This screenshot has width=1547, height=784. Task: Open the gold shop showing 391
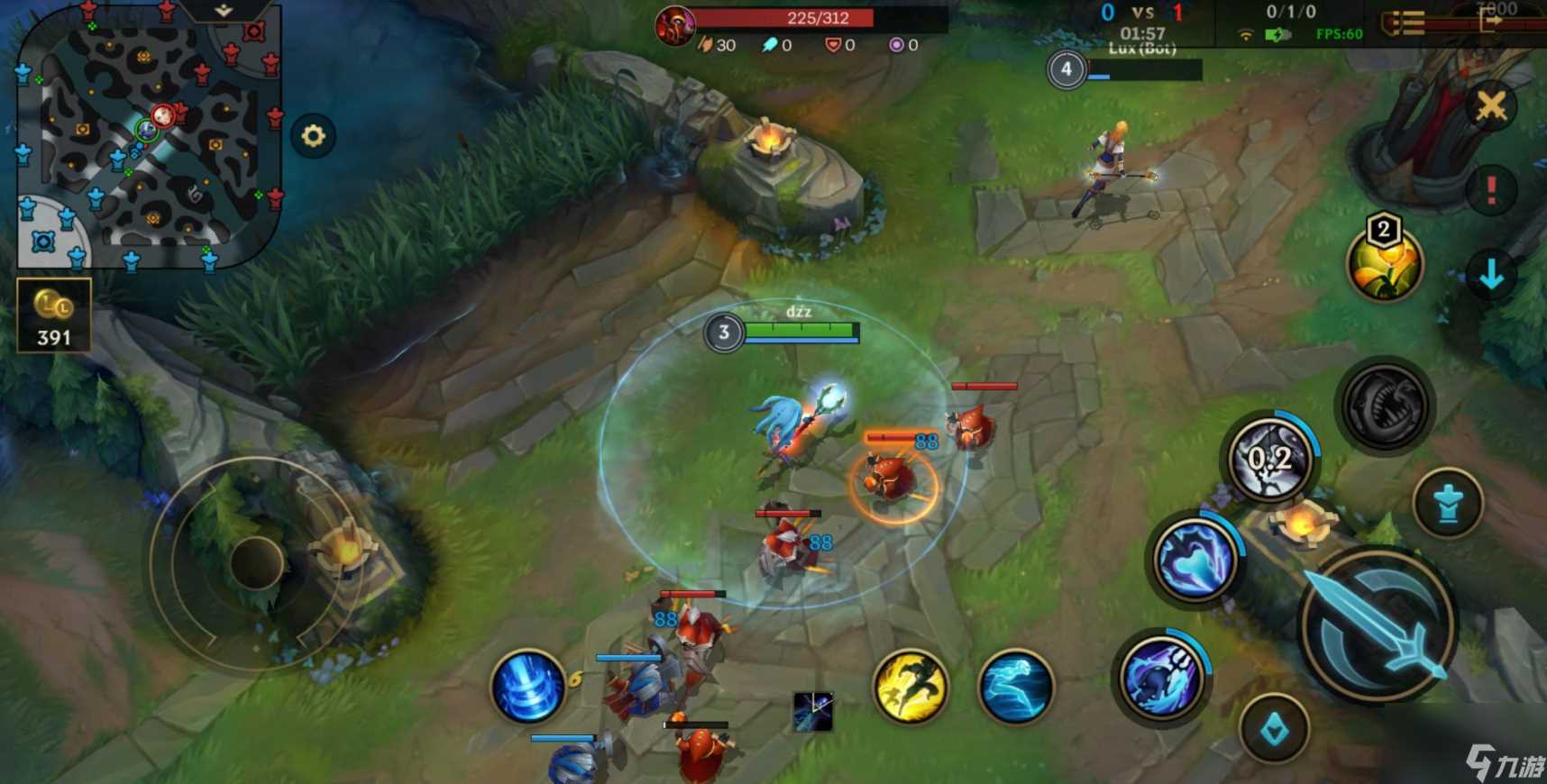pyautogui.click(x=53, y=315)
